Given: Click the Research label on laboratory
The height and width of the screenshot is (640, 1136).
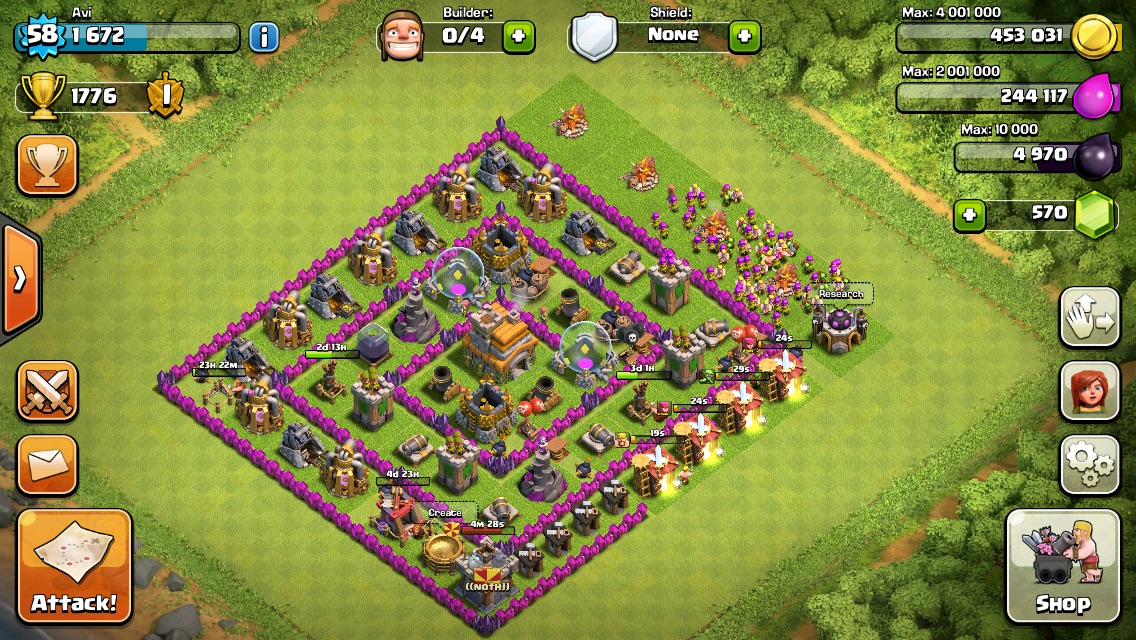Looking at the screenshot, I should point(841,294).
